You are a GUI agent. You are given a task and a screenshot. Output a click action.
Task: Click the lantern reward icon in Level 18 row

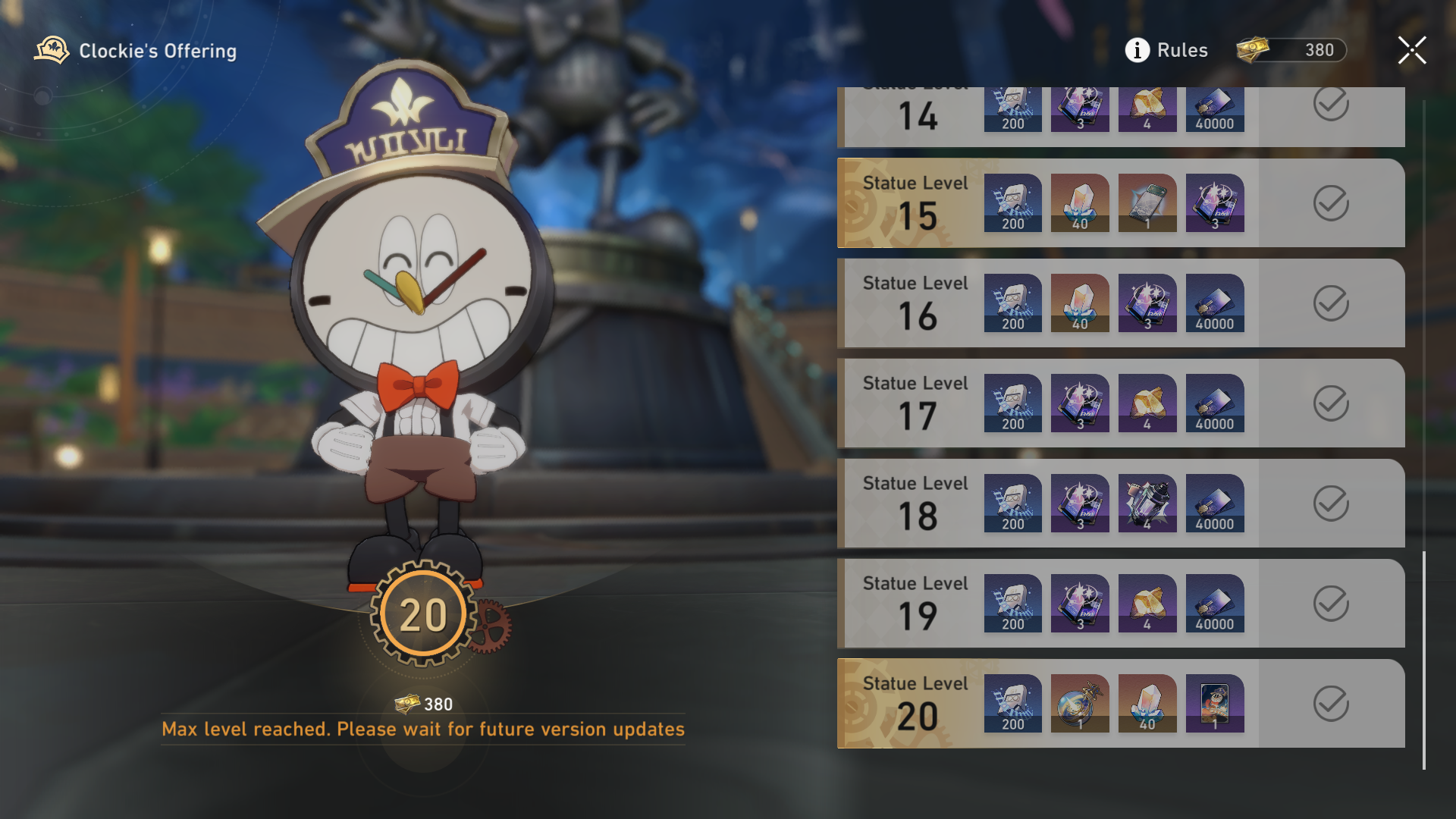pos(1147,504)
